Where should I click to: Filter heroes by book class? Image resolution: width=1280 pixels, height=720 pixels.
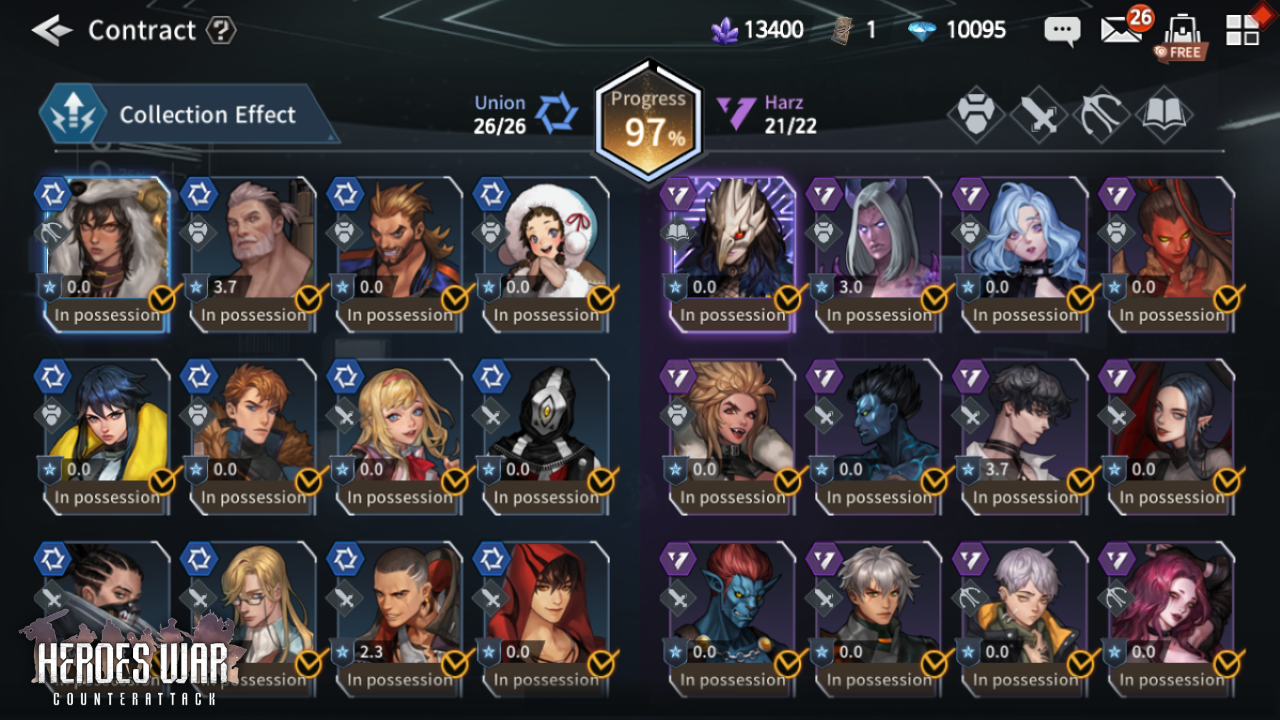pyautogui.click(x=1163, y=116)
